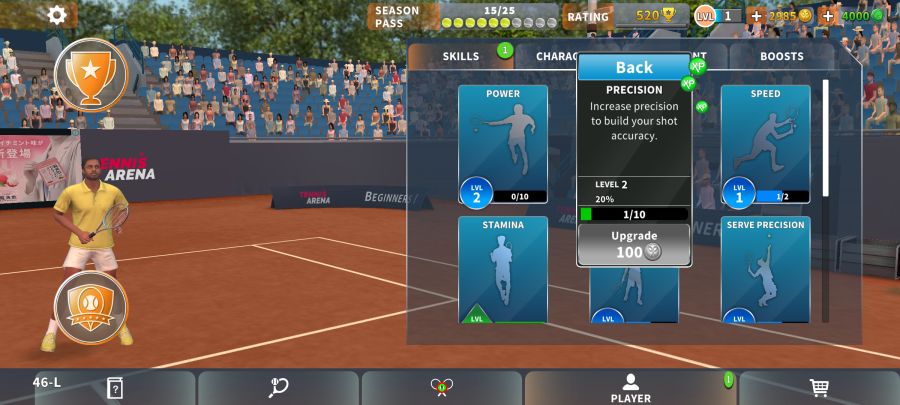Select the Power skill card
This screenshot has height=405, width=900.
503,144
